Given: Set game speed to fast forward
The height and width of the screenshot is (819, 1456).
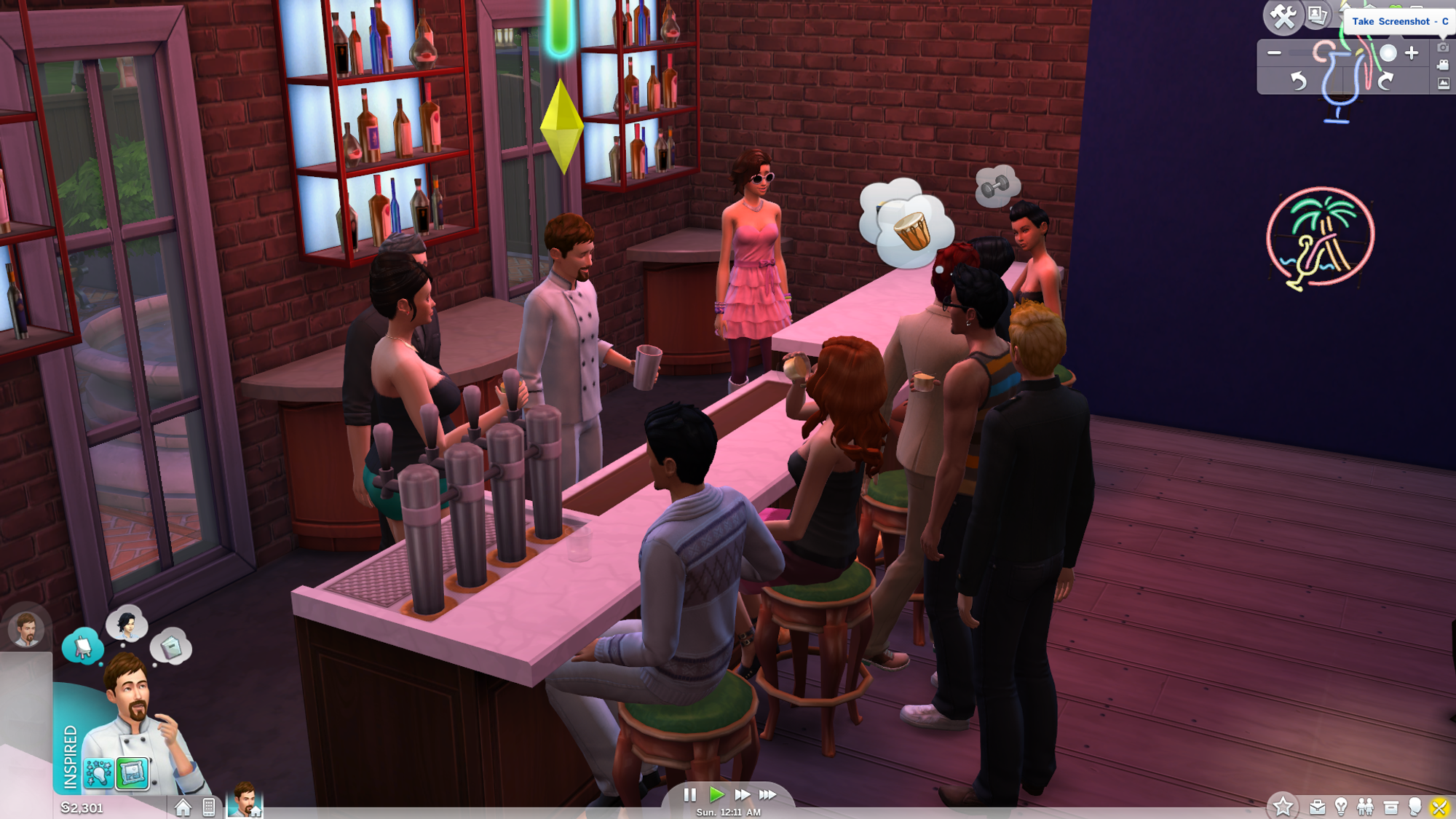Looking at the screenshot, I should pos(742,795).
